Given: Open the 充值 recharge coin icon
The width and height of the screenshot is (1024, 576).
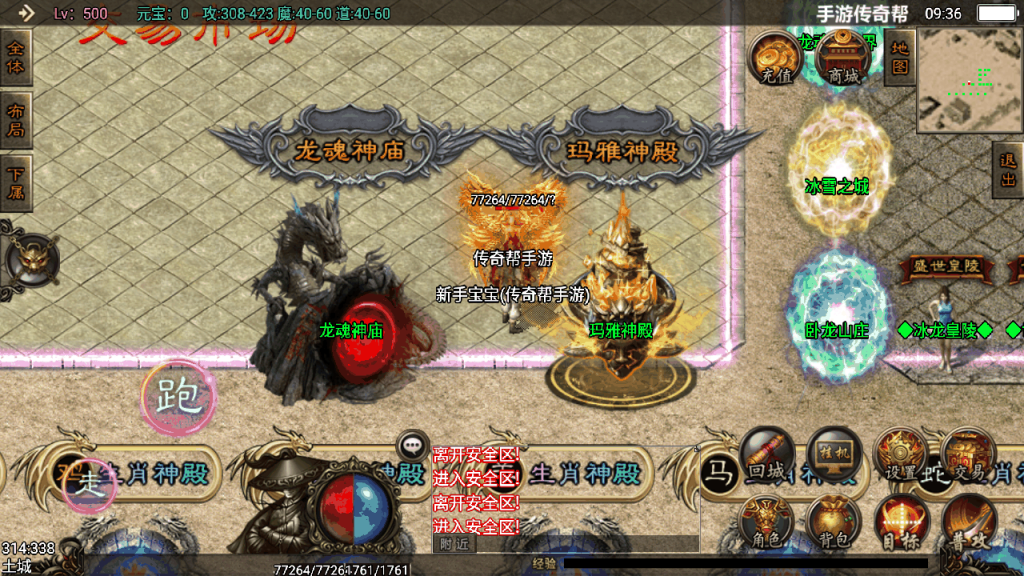Looking at the screenshot, I should [x=776, y=57].
